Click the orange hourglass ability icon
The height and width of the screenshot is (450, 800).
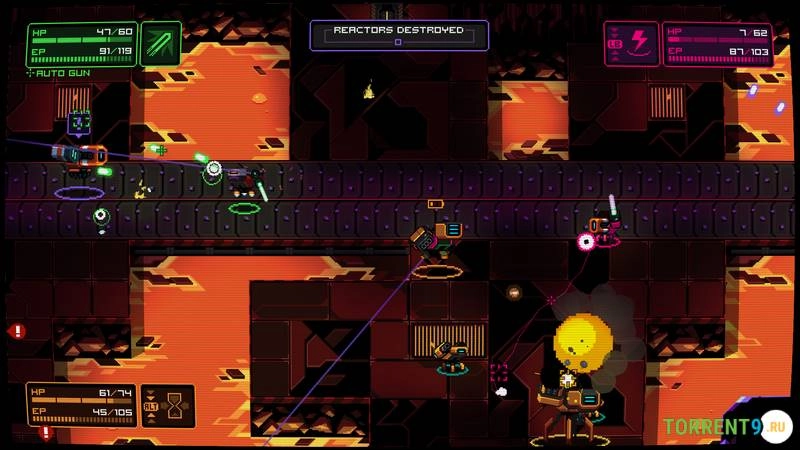[x=176, y=405]
